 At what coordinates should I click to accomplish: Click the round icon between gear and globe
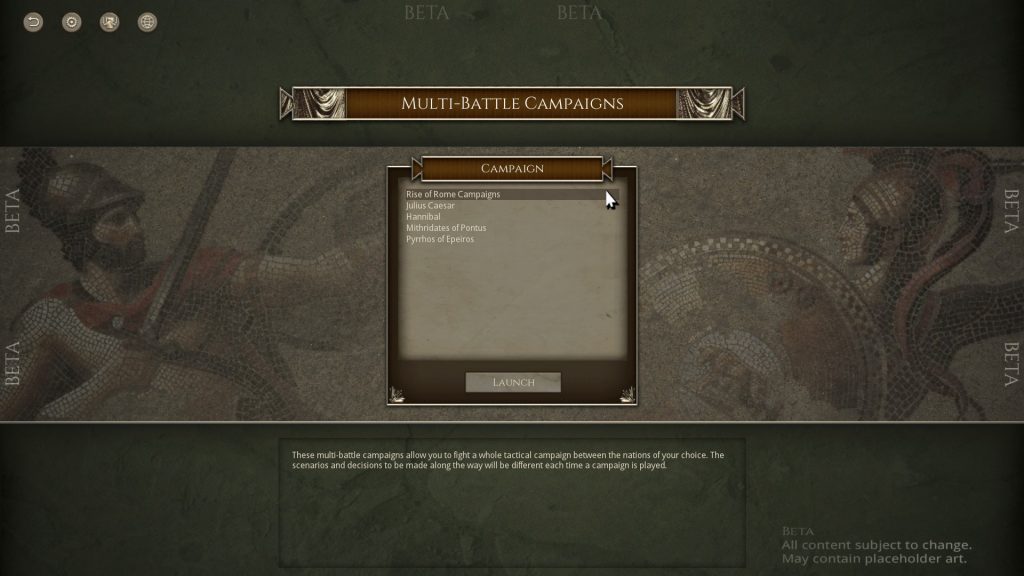[110, 22]
